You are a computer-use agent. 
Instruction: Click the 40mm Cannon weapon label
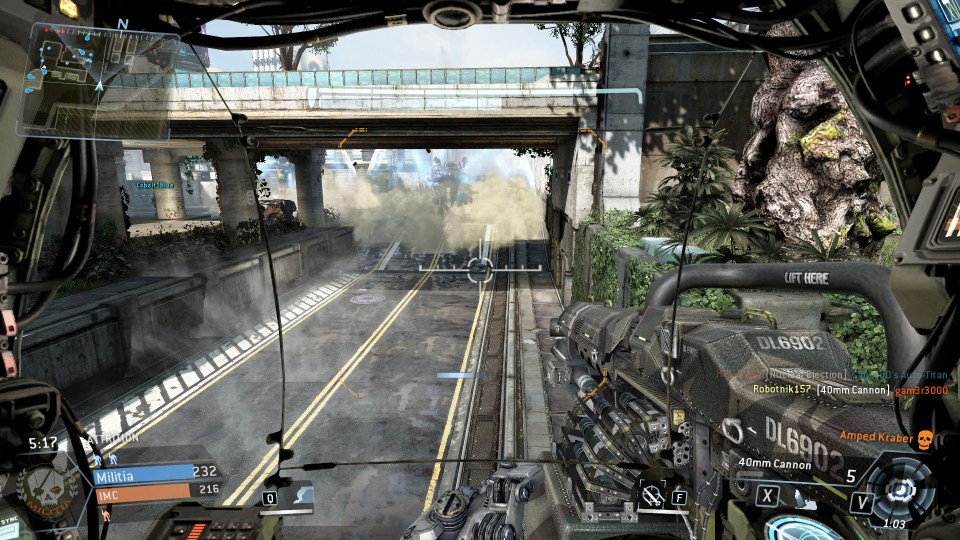[x=773, y=463]
